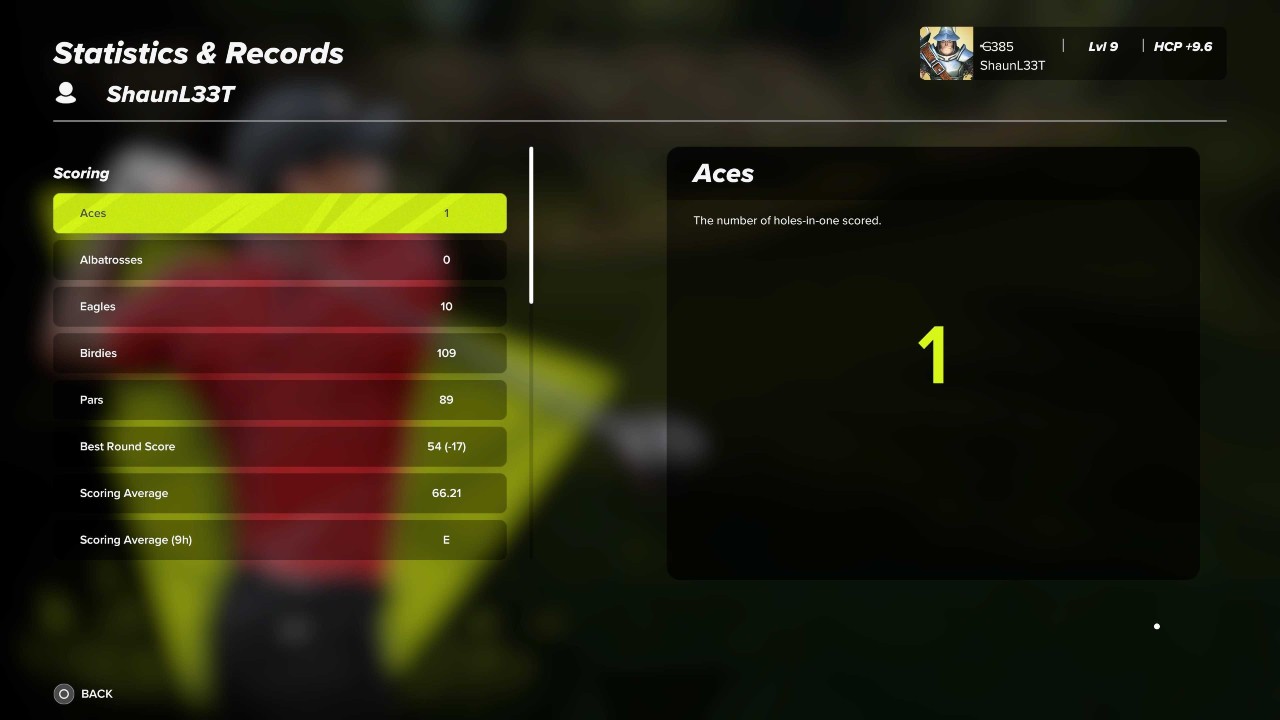Select the highlighted Aces stat entry
Screen dimensions: 1280x720
(279, 213)
